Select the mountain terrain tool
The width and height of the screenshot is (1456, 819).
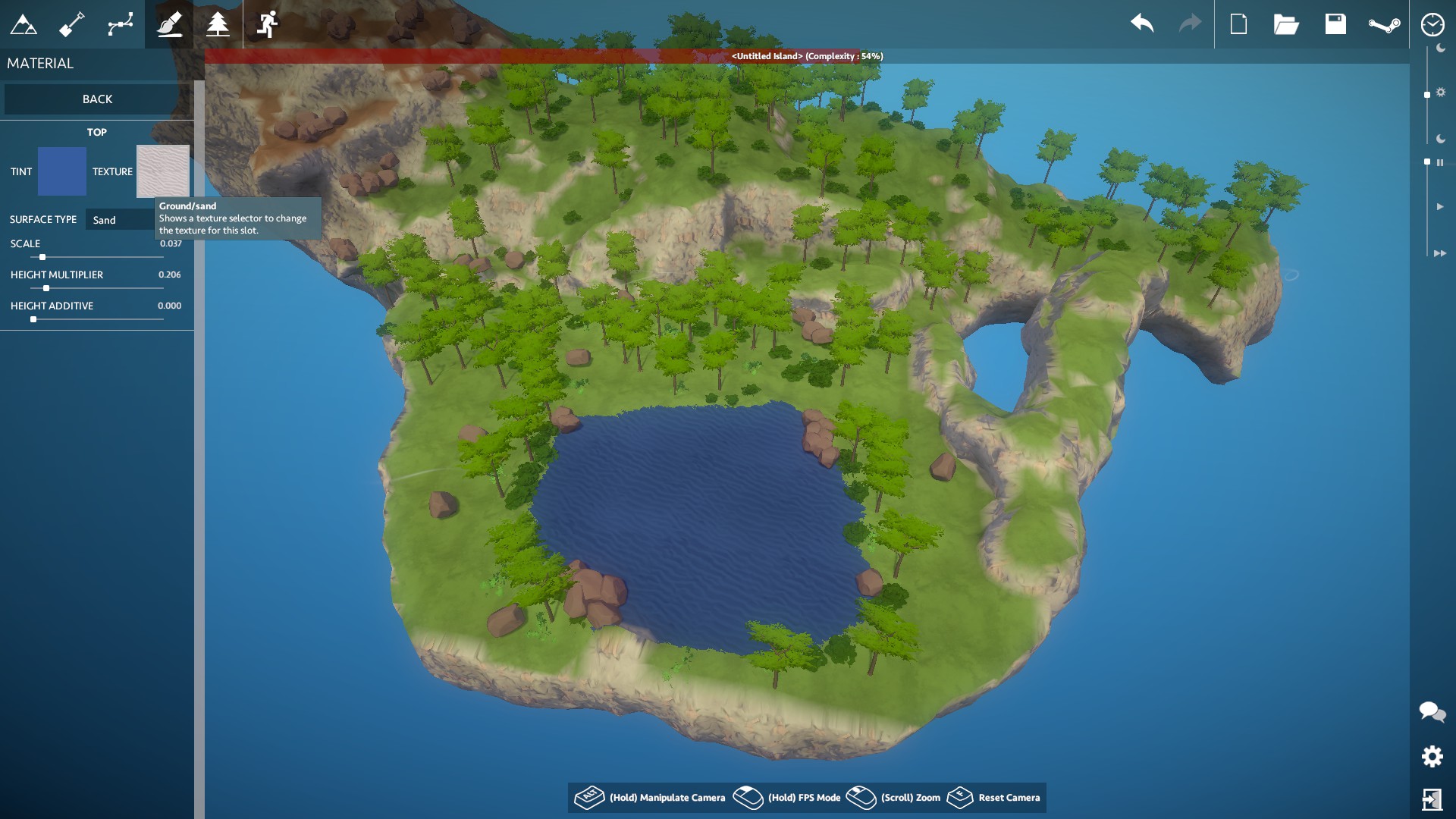[x=24, y=24]
